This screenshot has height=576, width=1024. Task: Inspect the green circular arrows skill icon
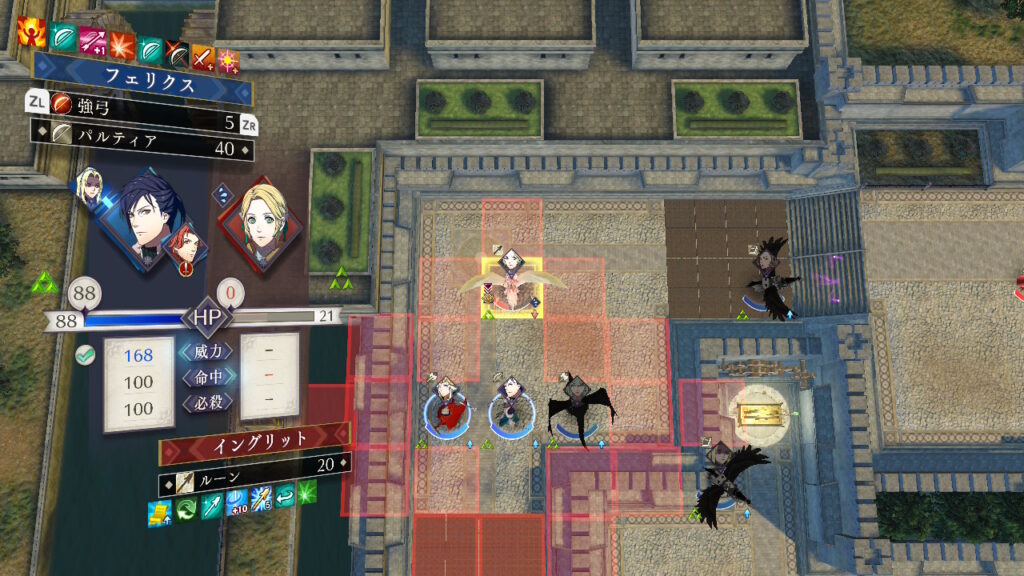[187, 508]
